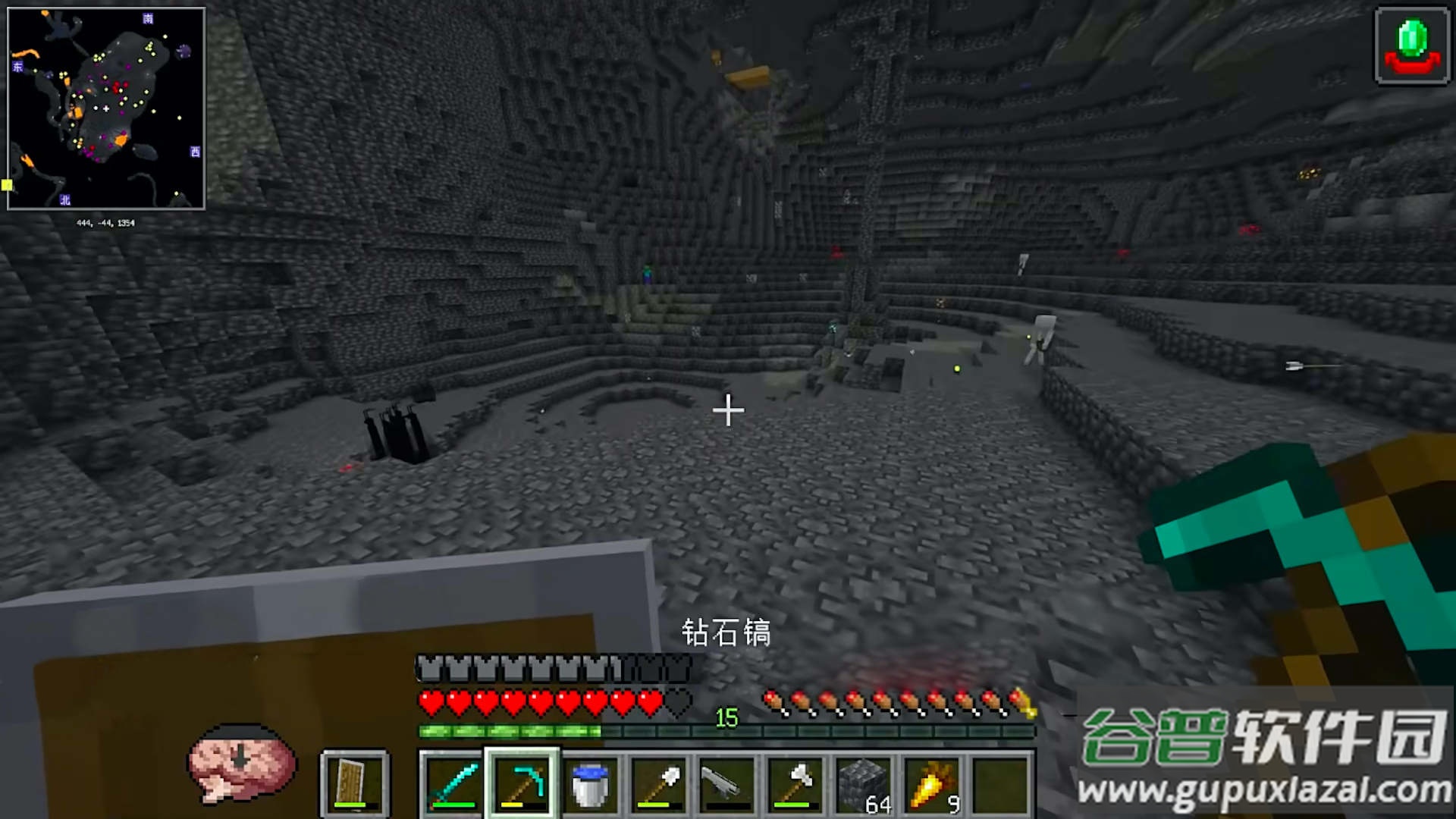Select the diamond sword hotbar slot
The height and width of the screenshot is (819, 1456).
tap(453, 784)
